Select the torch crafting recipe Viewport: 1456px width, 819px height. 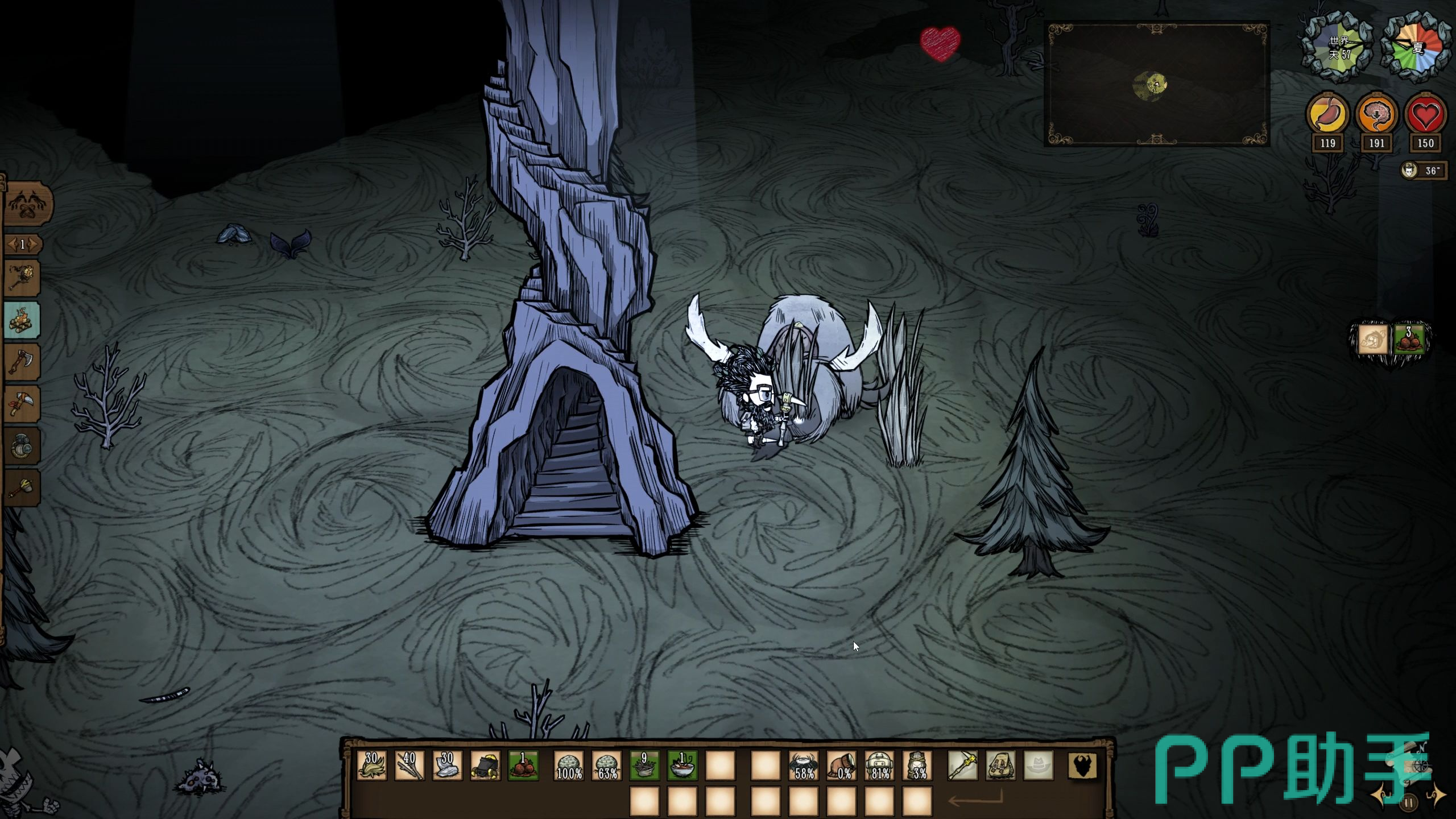[x=22, y=278]
